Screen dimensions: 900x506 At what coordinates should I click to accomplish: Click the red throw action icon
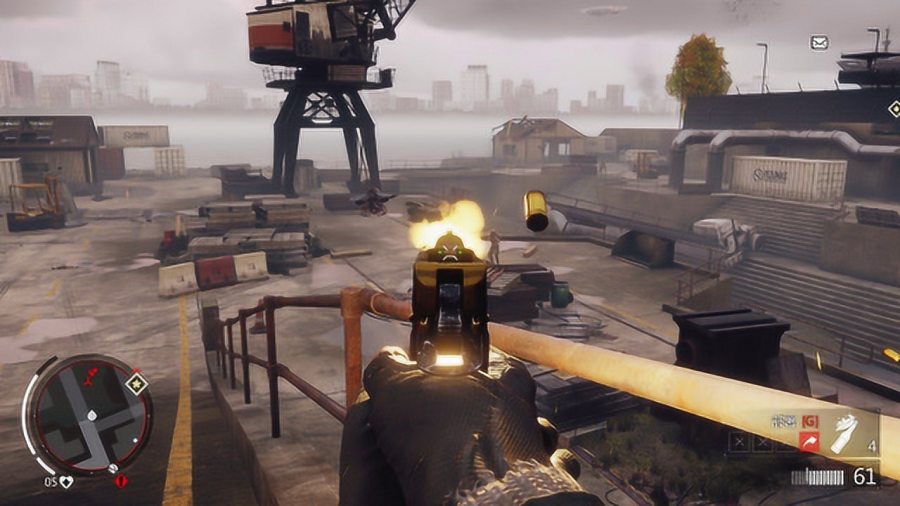pyautogui.click(x=808, y=441)
